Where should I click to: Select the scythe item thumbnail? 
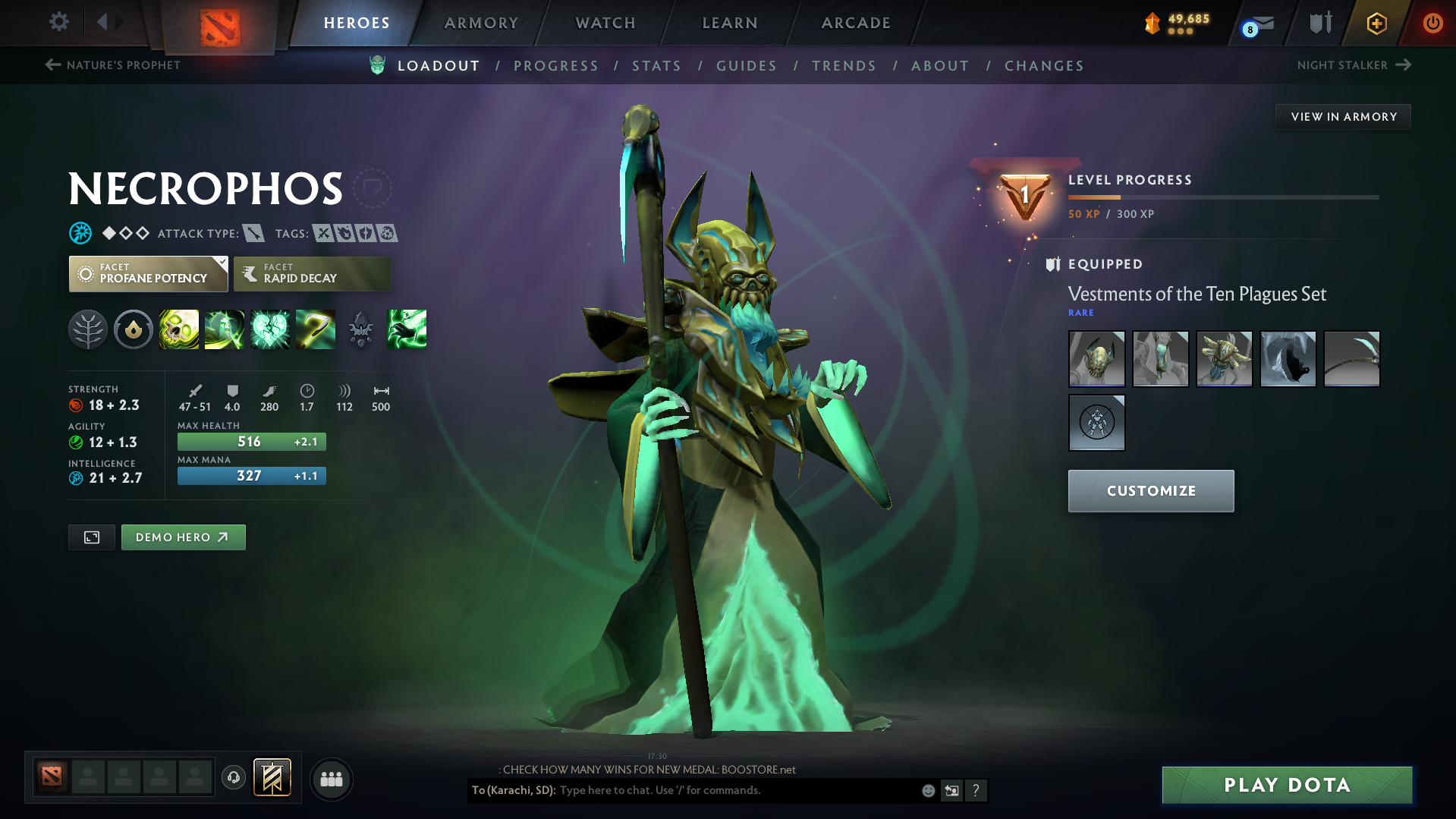(1351, 358)
